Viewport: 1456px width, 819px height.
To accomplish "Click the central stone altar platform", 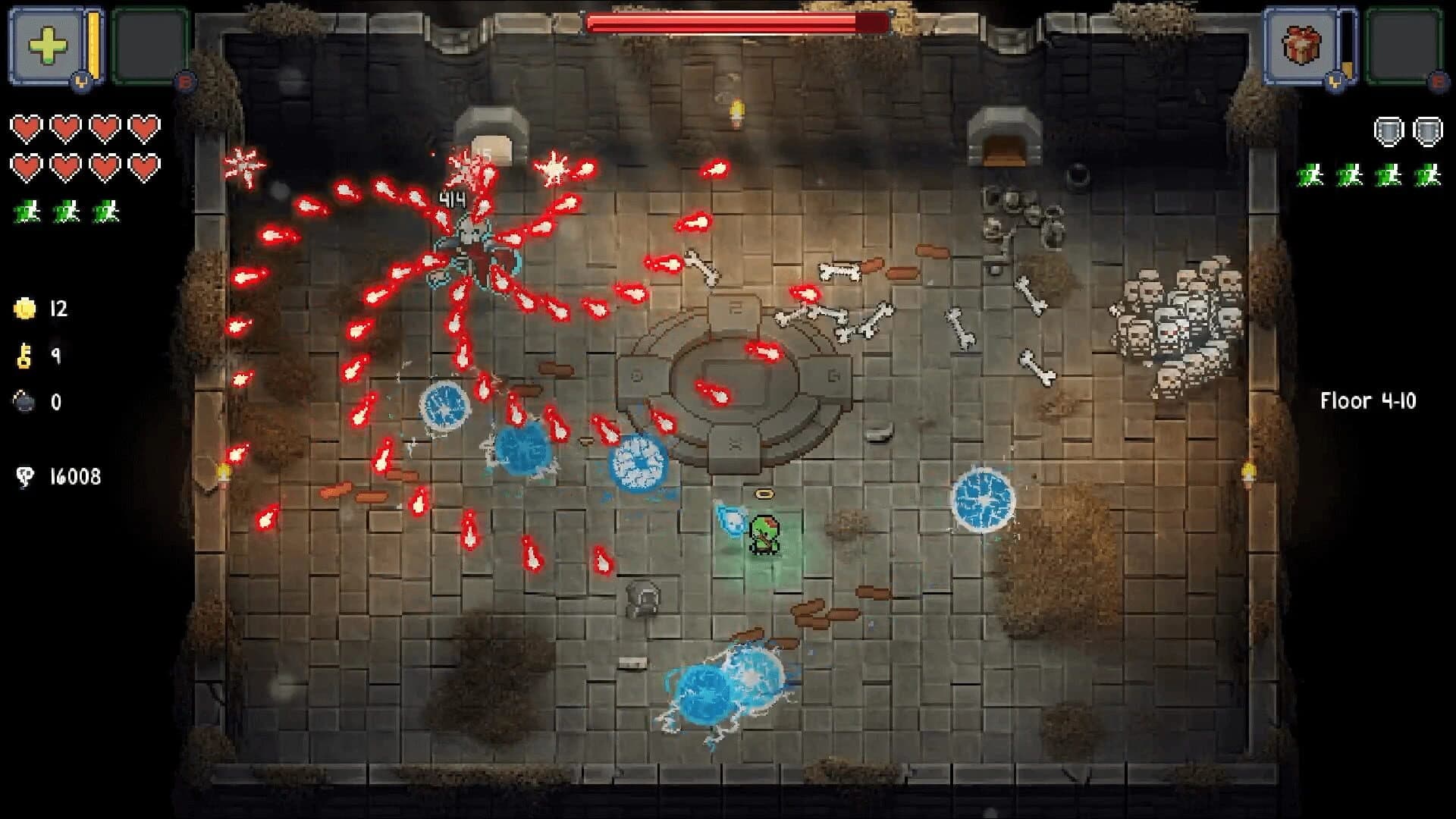I will [x=730, y=372].
